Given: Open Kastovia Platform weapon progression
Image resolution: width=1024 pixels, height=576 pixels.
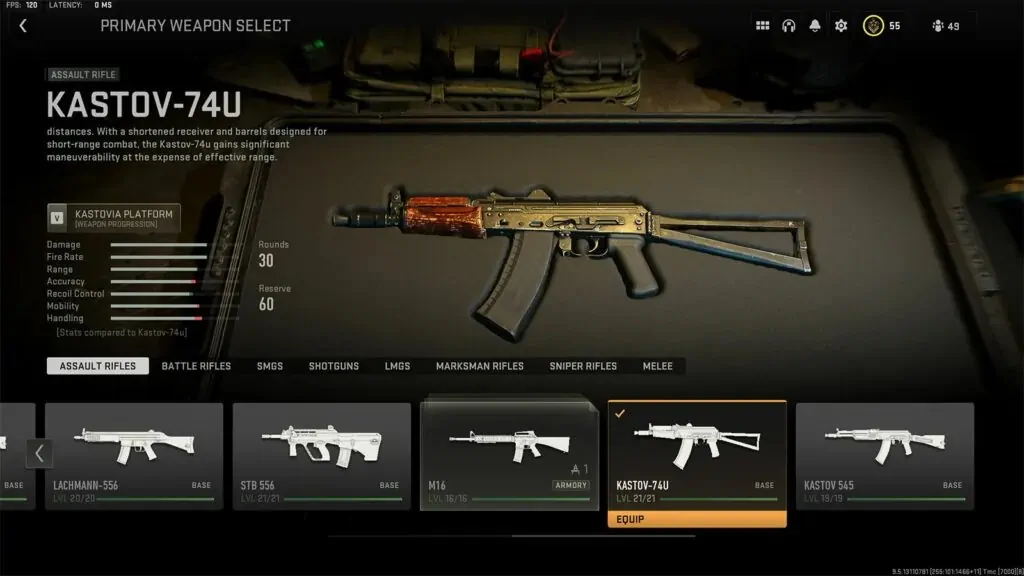Looking at the screenshot, I should pos(114,218).
